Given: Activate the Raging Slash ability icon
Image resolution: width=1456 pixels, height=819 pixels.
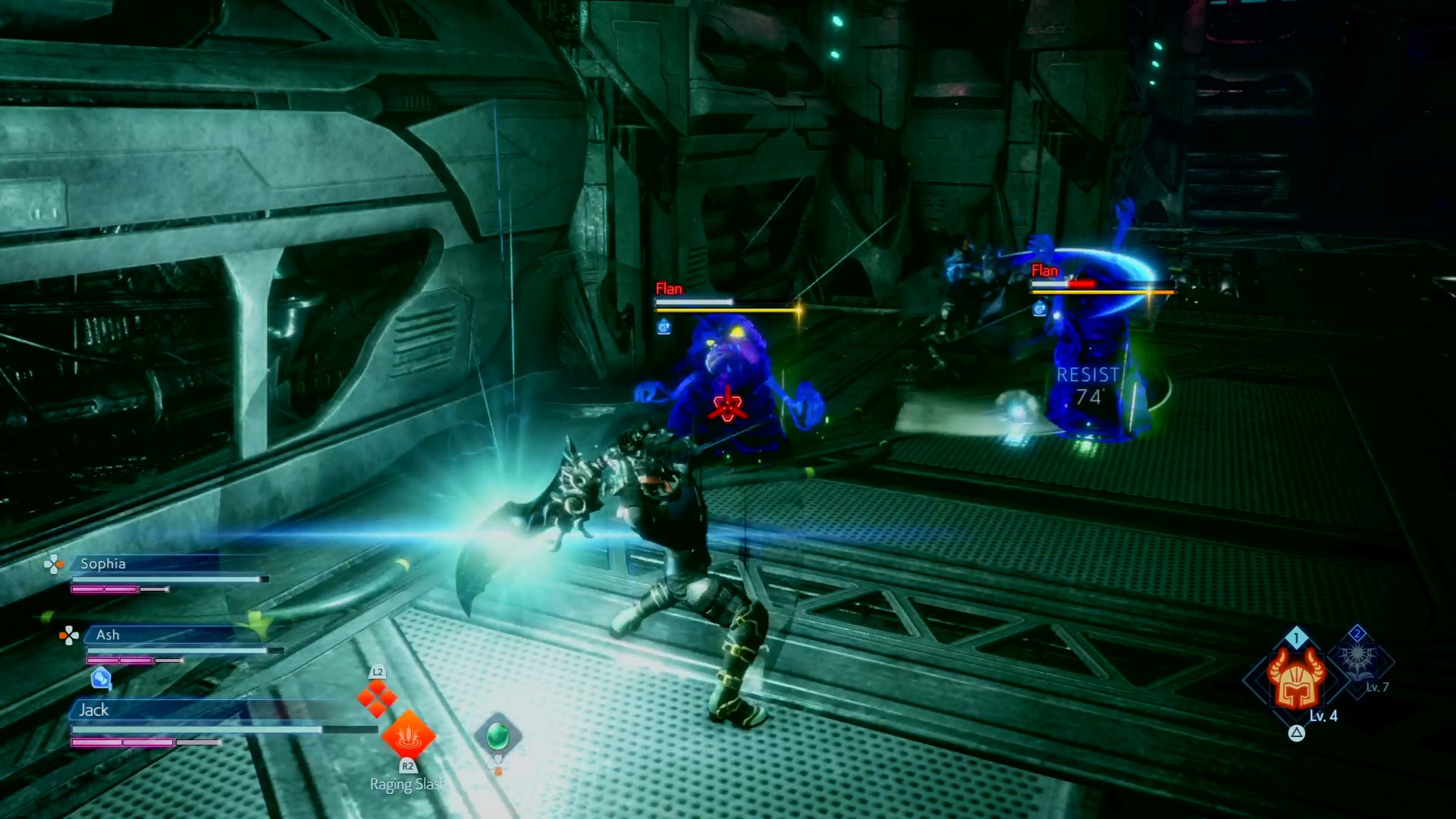Looking at the screenshot, I should [x=408, y=734].
